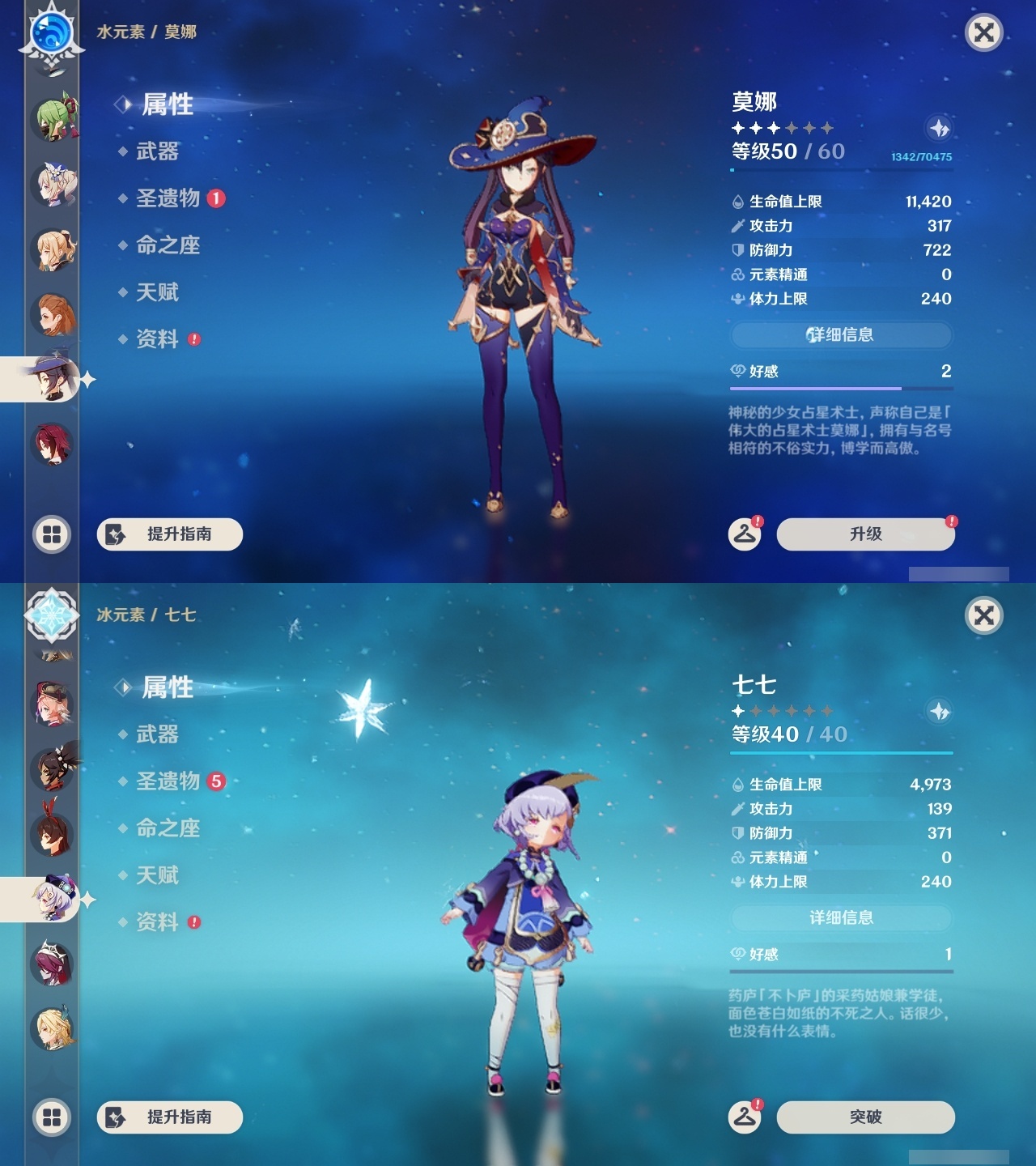Viewport: 1036px width, 1166px height.
Task: Click the defense shield icon in Mona's stats
Action: pos(737,250)
